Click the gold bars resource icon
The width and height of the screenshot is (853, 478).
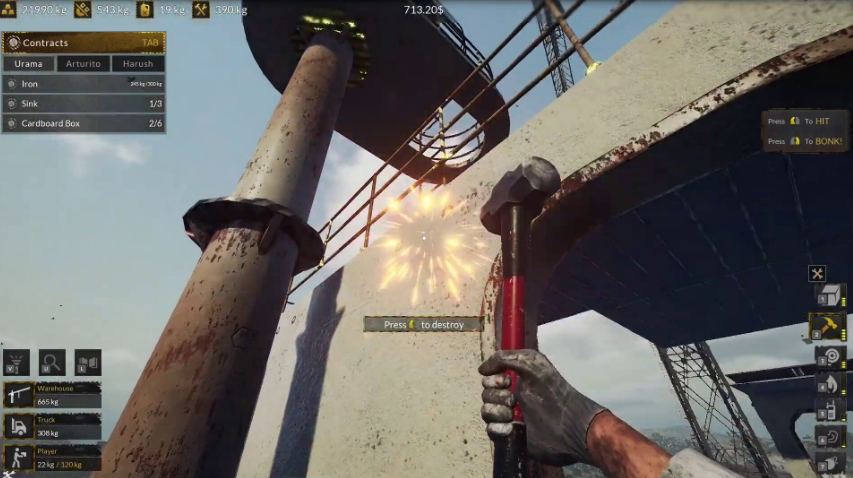[x=9, y=10]
